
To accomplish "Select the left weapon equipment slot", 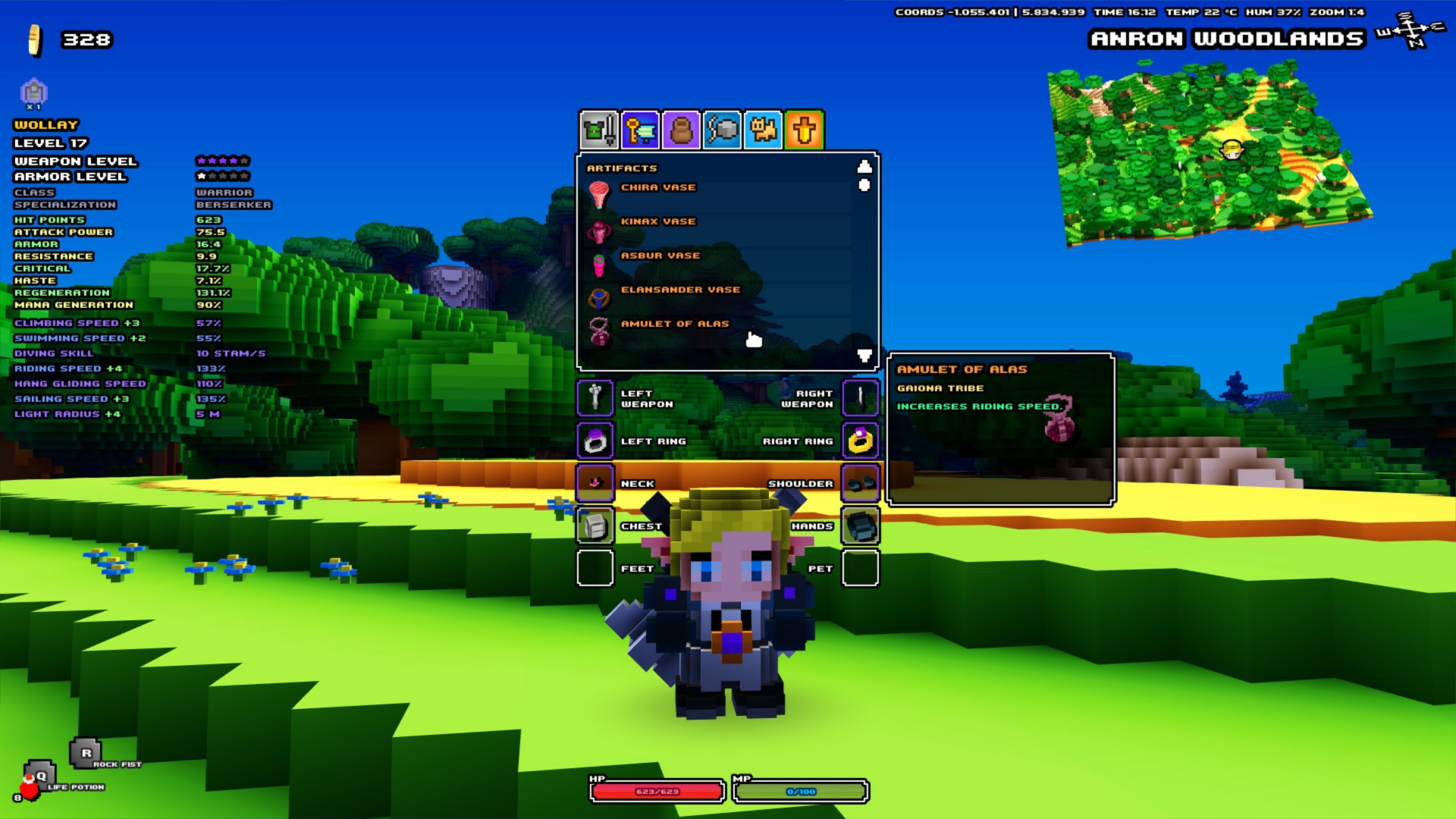I will [x=595, y=398].
